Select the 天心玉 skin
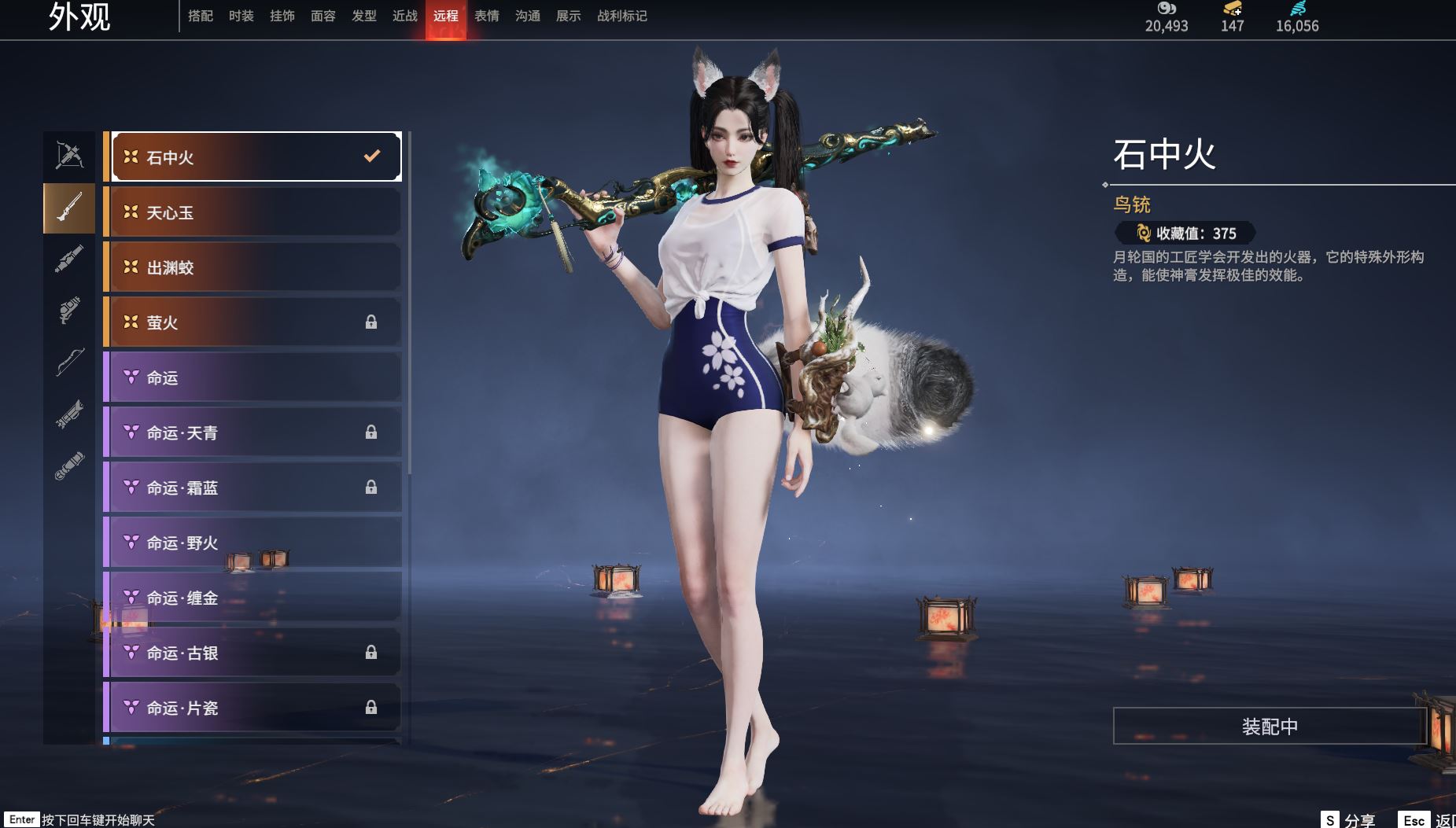 (256, 212)
